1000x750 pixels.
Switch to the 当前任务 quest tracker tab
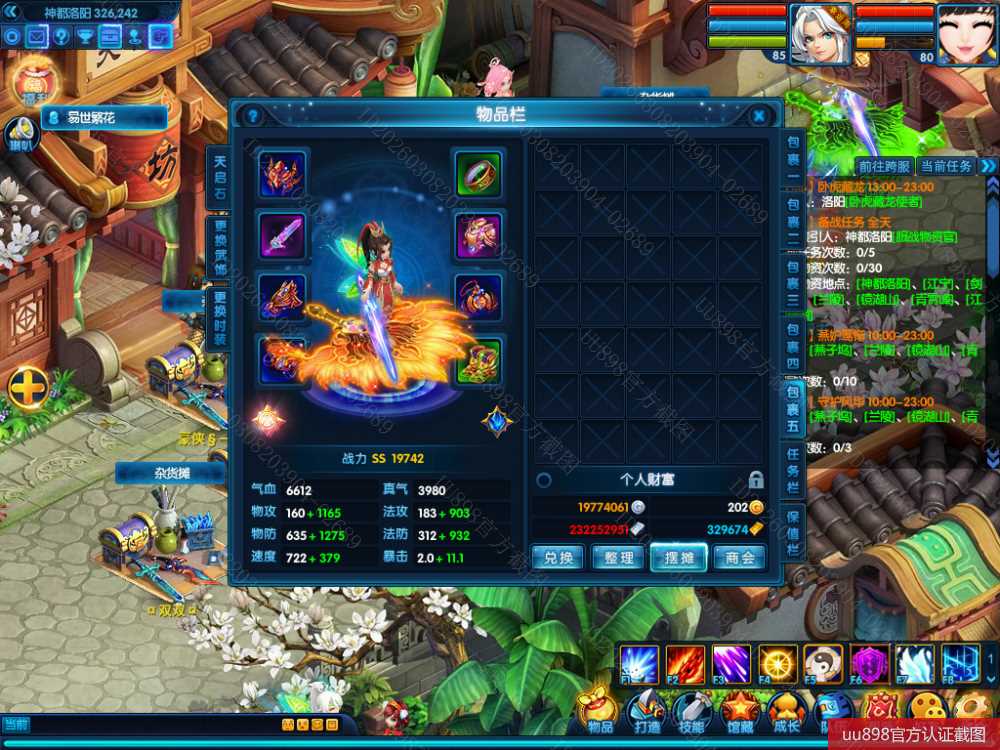[945, 166]
